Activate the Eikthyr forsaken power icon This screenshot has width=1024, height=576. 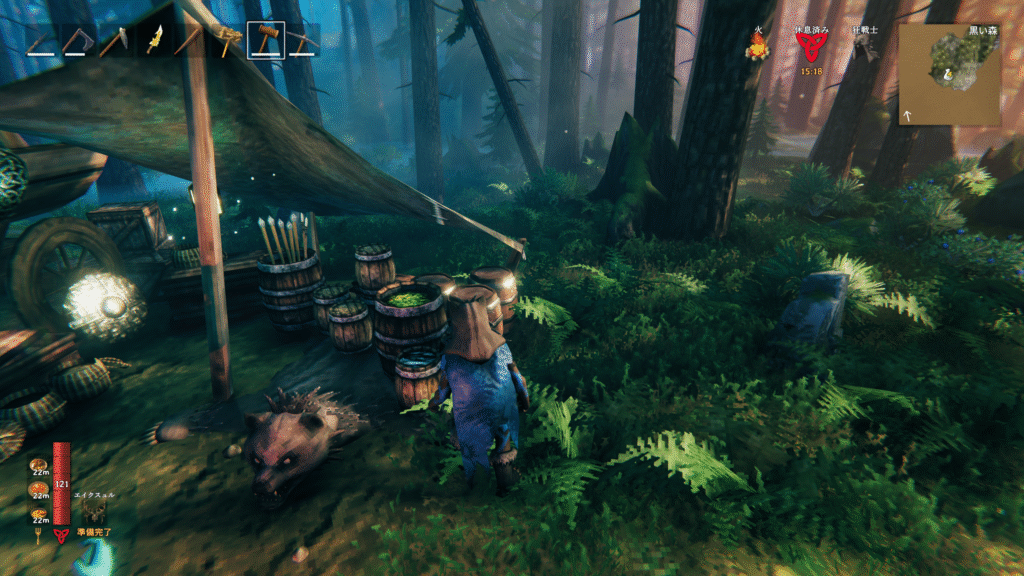(95, 512)
